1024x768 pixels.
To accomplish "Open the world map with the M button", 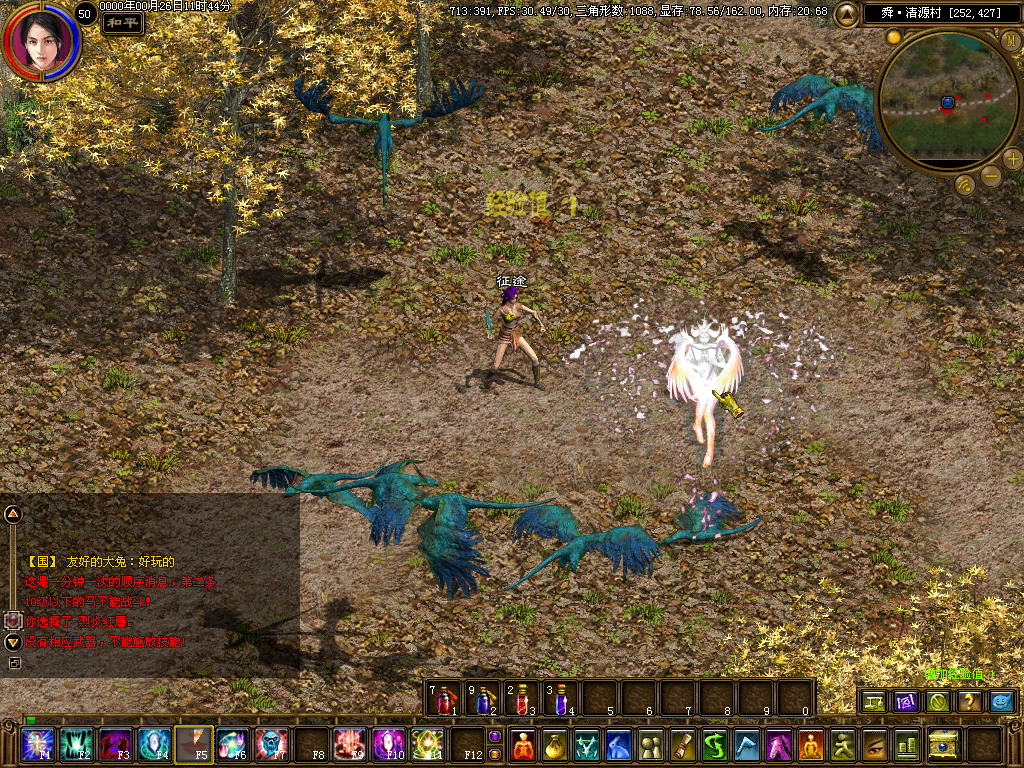I will click(1010, 40).
